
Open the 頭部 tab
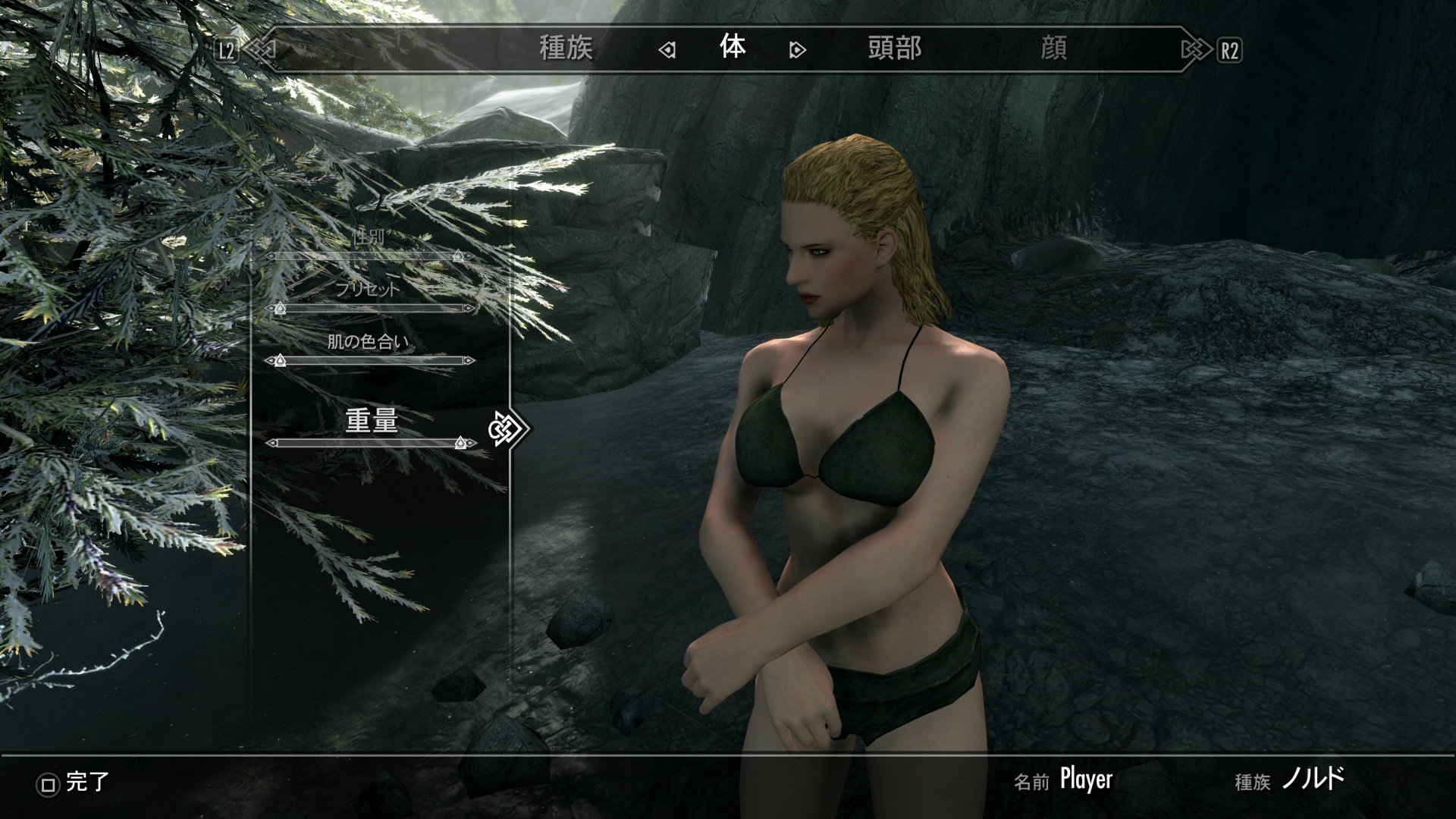pyautogui.click(x=894, y=49)
